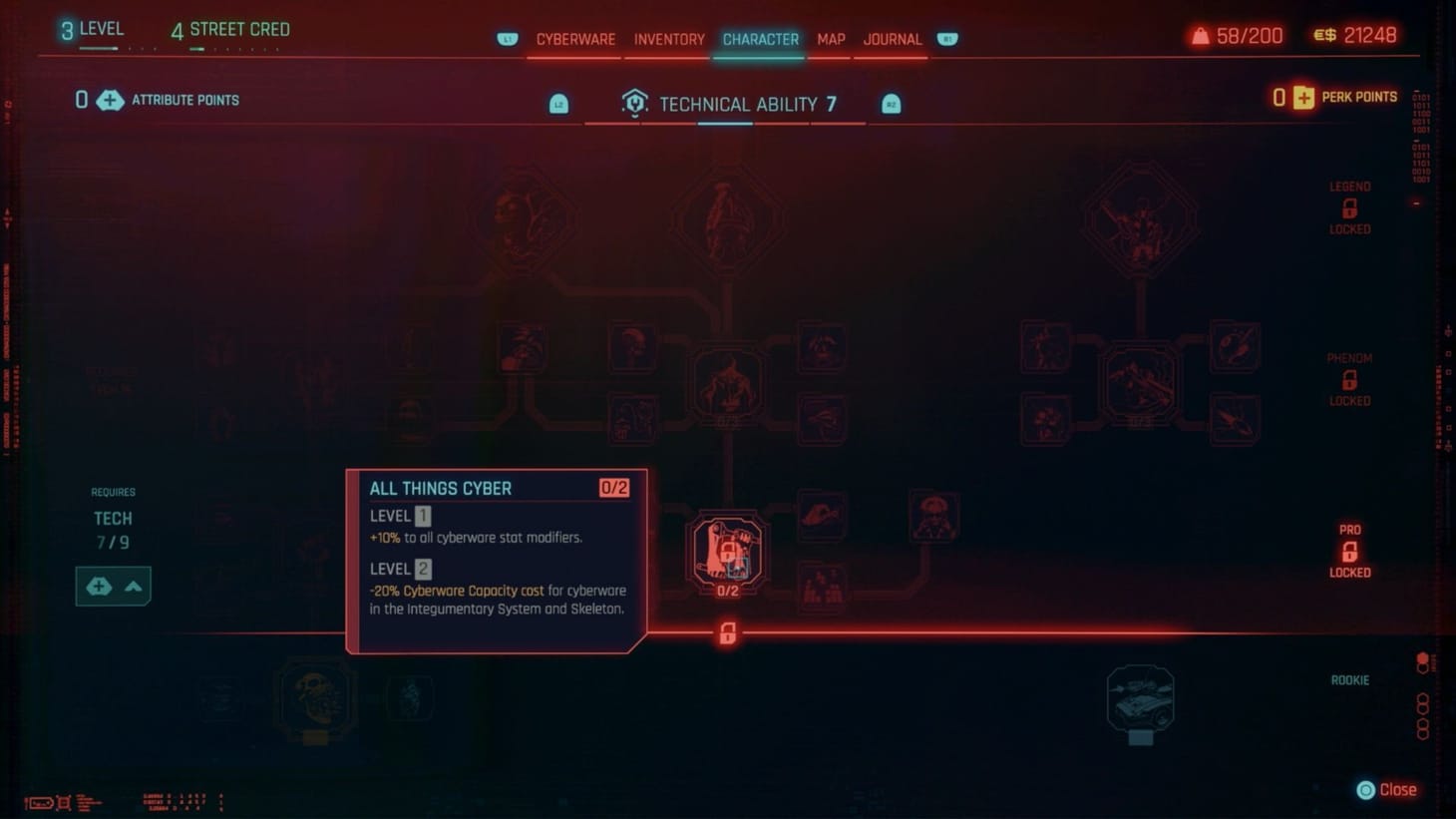Image resolution: width=1456 pixels, height=819 pixels.
Task: Open the Journal tab
Action: pyautogui.click(x=891, y=39)
